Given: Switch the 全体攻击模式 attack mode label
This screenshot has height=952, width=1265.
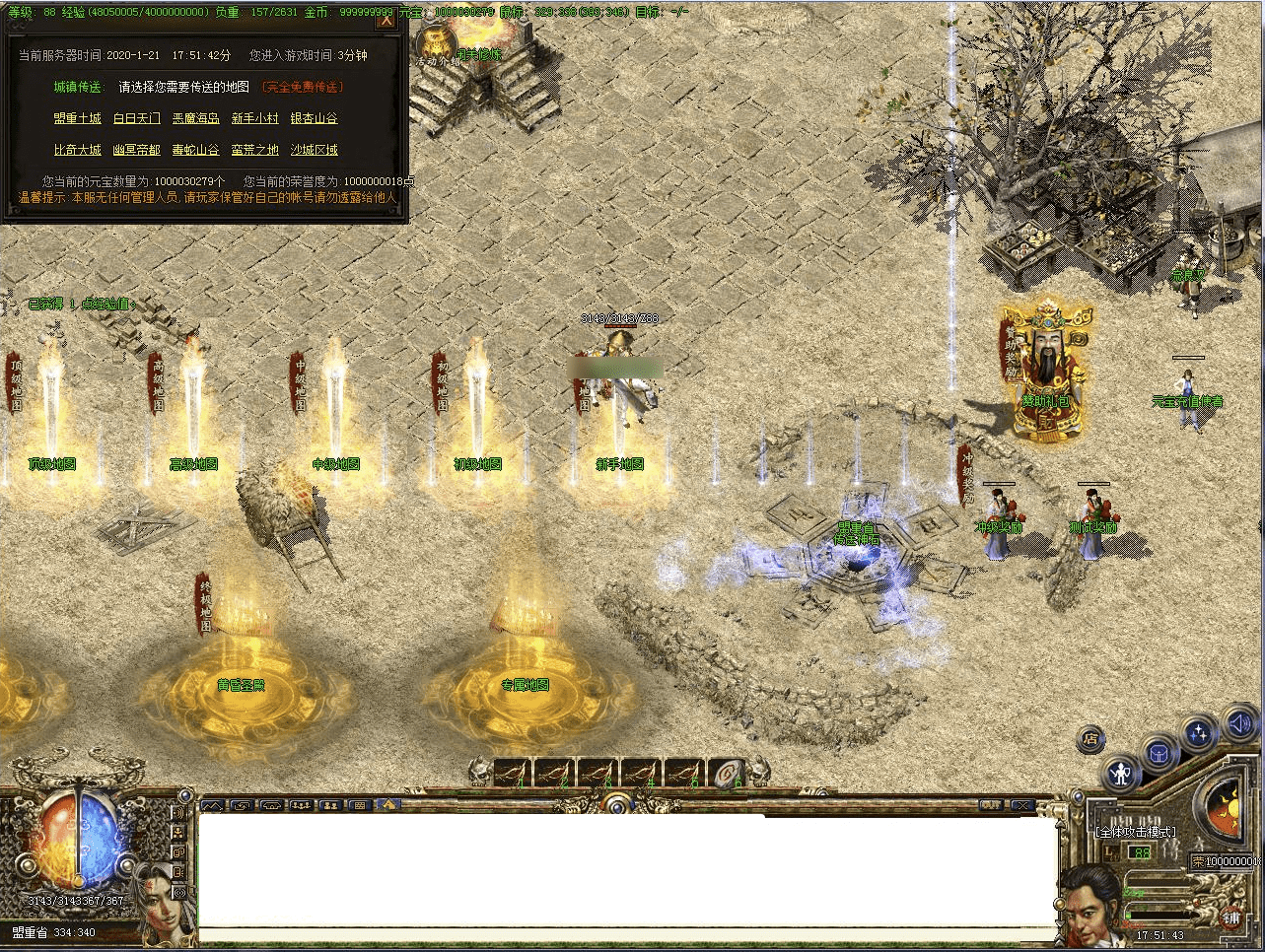Looking at the screenshot, I should [x=1135, y=832].
